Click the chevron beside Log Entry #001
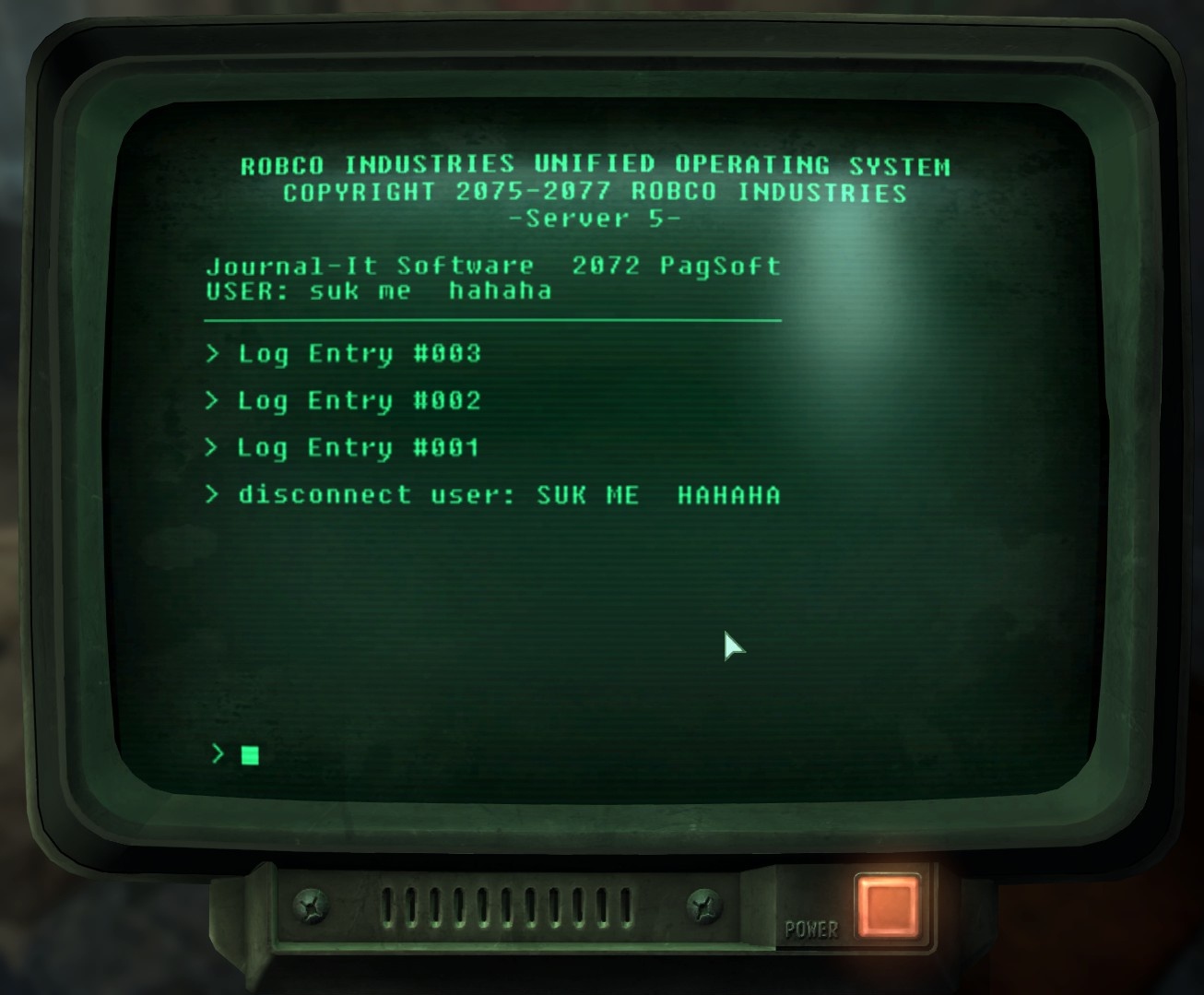1204x995 pixels. [x=213, y=447]
